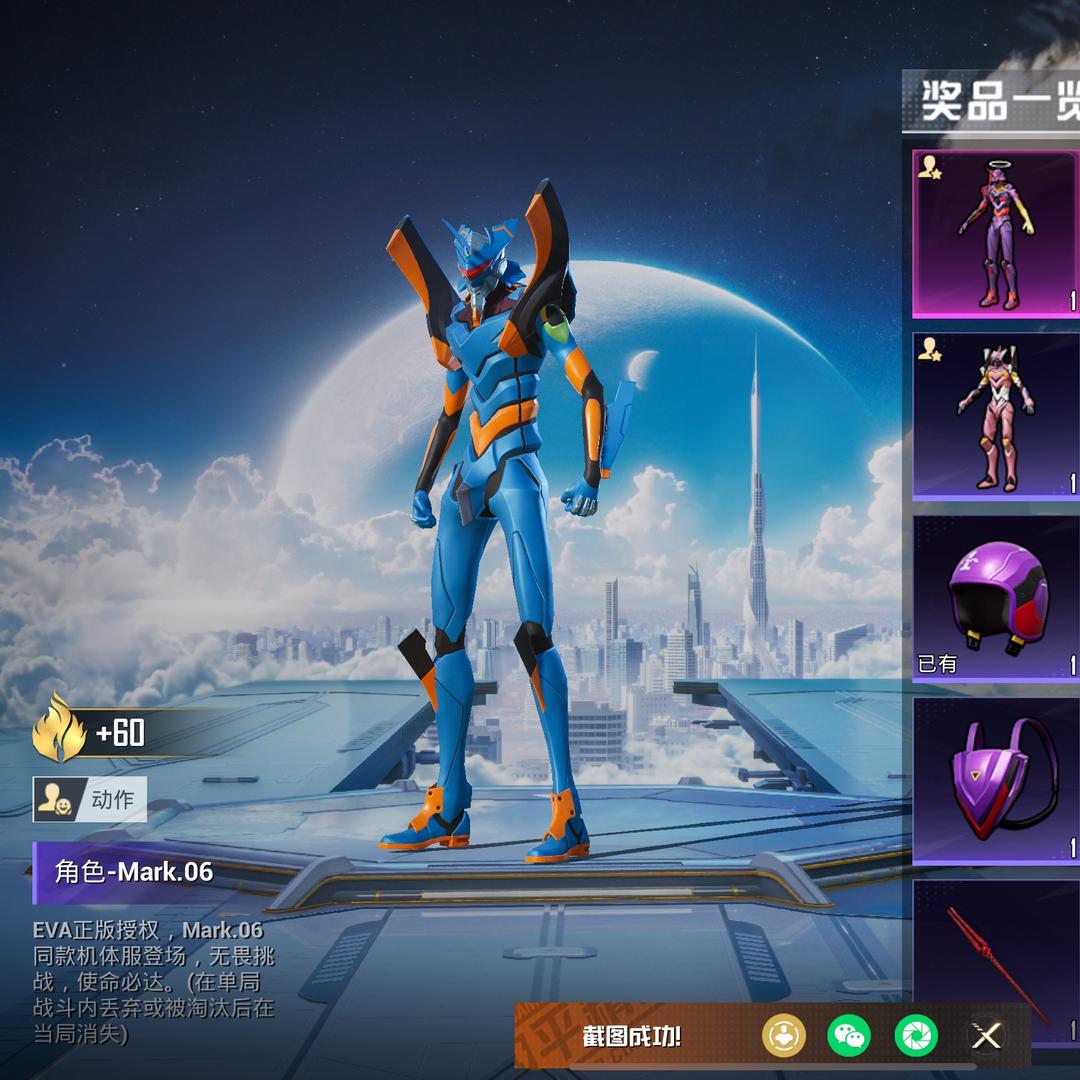This screenshot has width=1080, height=1080.
Task: Select the purple EVA-01 character suit reward
Action: [996, 234]
